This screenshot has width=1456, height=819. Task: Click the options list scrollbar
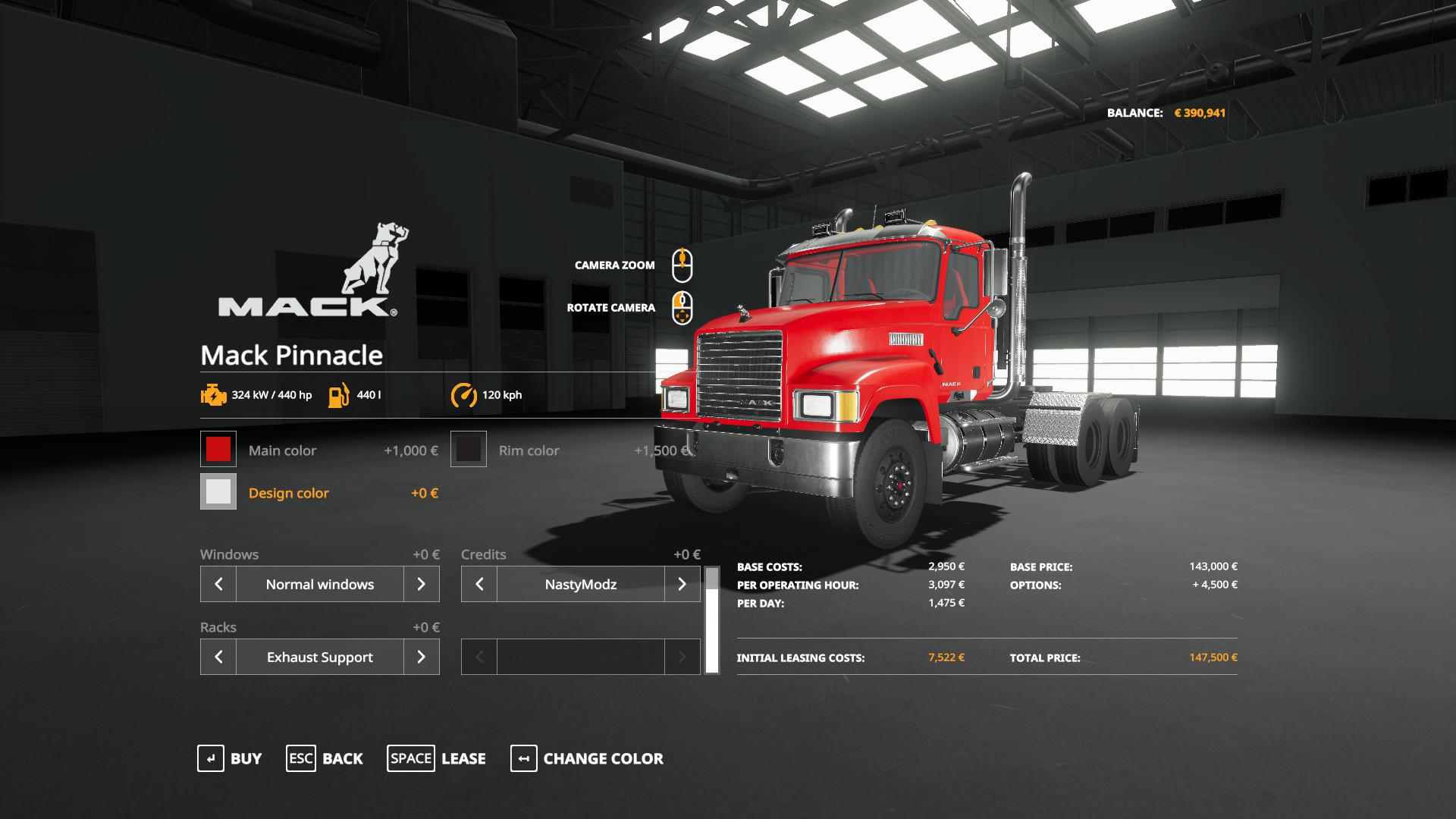click(x=711, y=620)
